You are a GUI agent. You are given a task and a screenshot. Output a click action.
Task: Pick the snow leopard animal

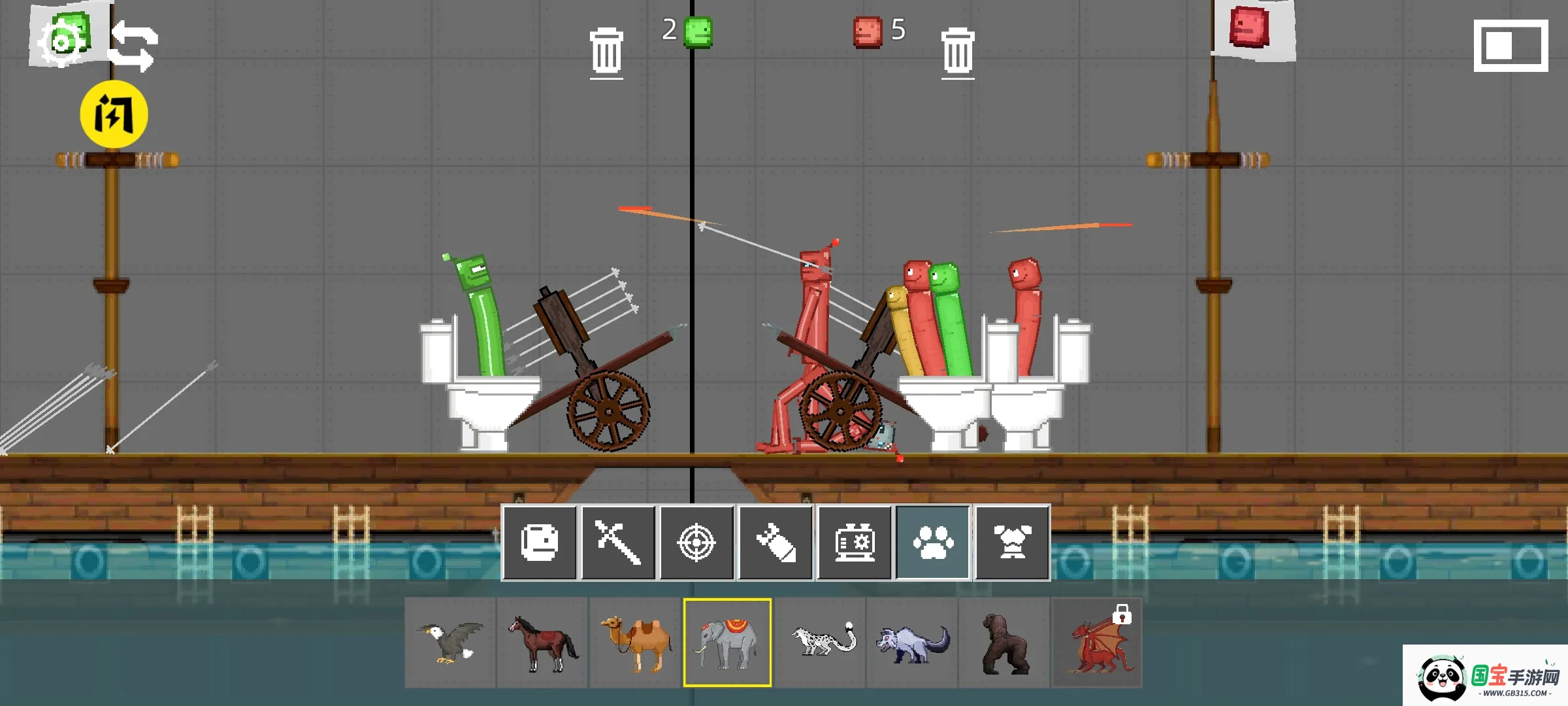tap(821, 643)
